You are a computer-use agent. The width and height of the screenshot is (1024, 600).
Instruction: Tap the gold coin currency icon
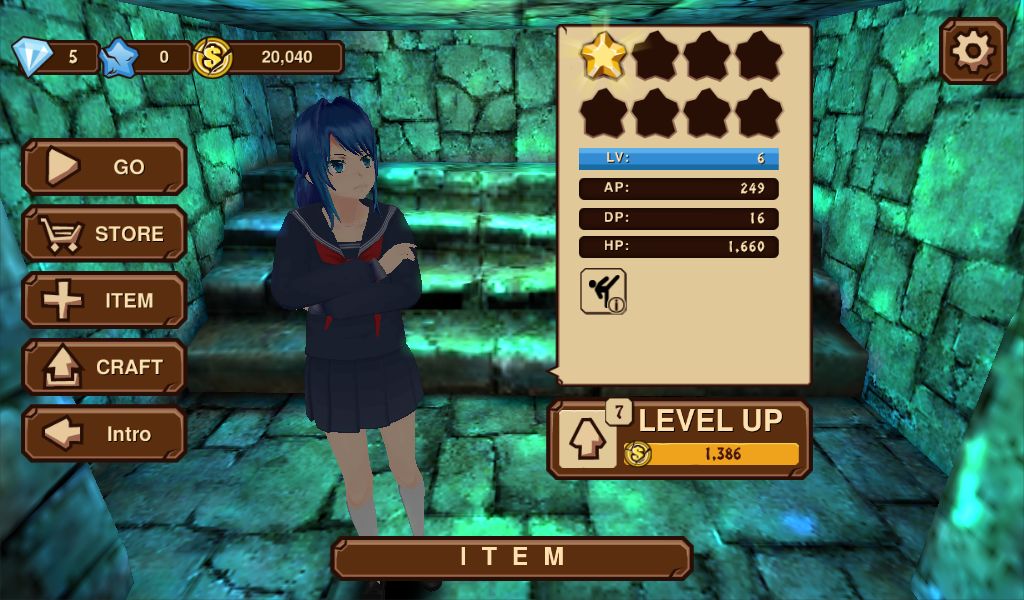[212, 58]
